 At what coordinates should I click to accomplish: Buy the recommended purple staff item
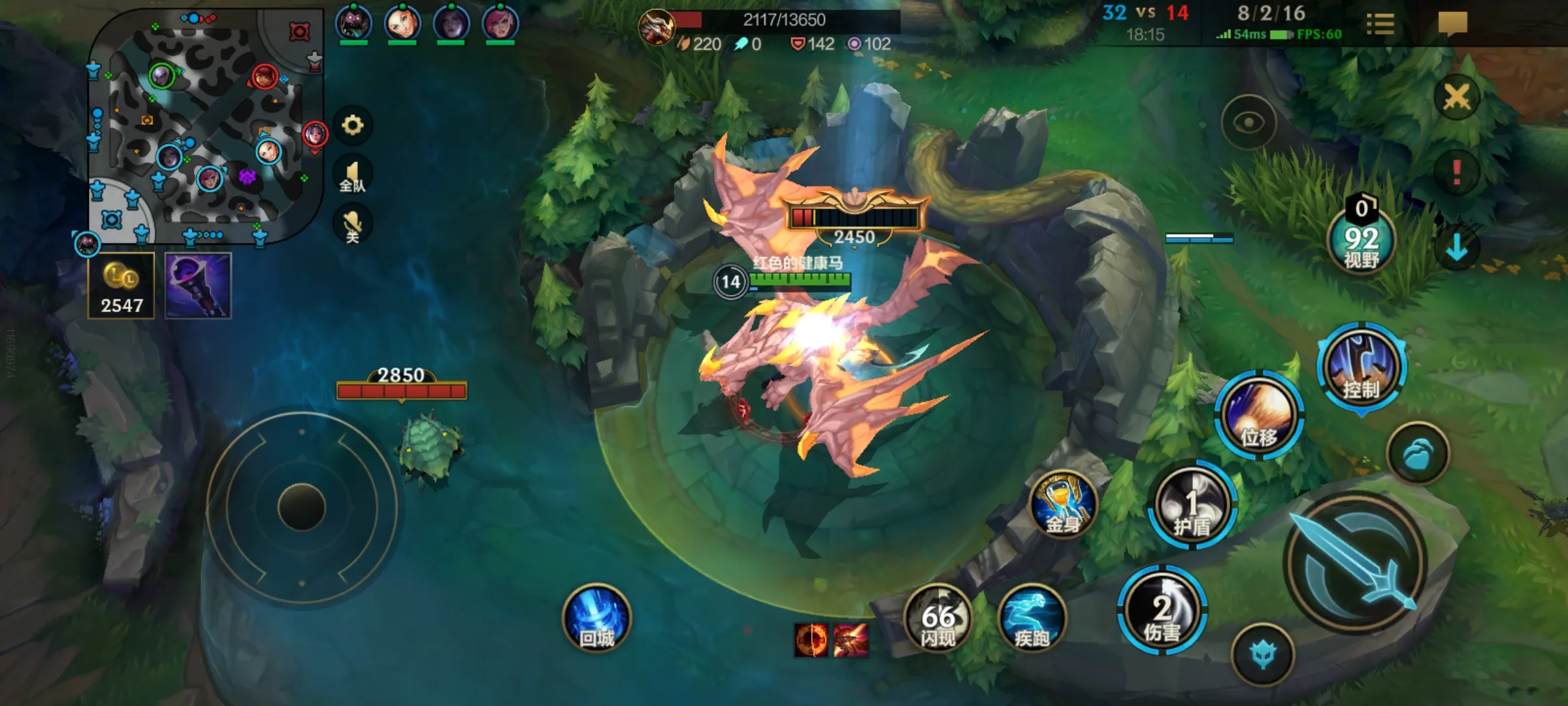[198, 286]
